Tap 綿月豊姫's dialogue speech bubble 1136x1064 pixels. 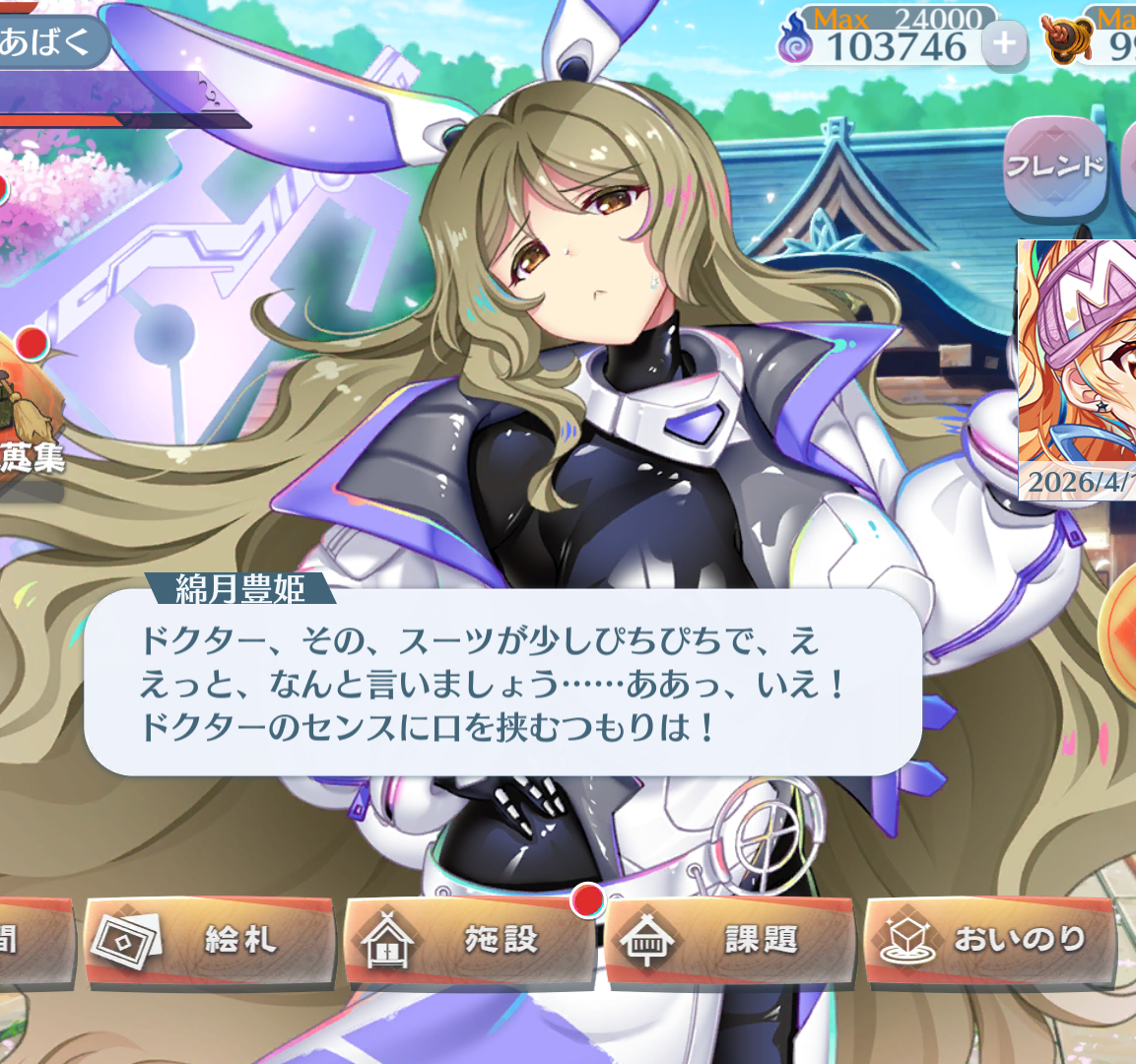click(502, 684)
